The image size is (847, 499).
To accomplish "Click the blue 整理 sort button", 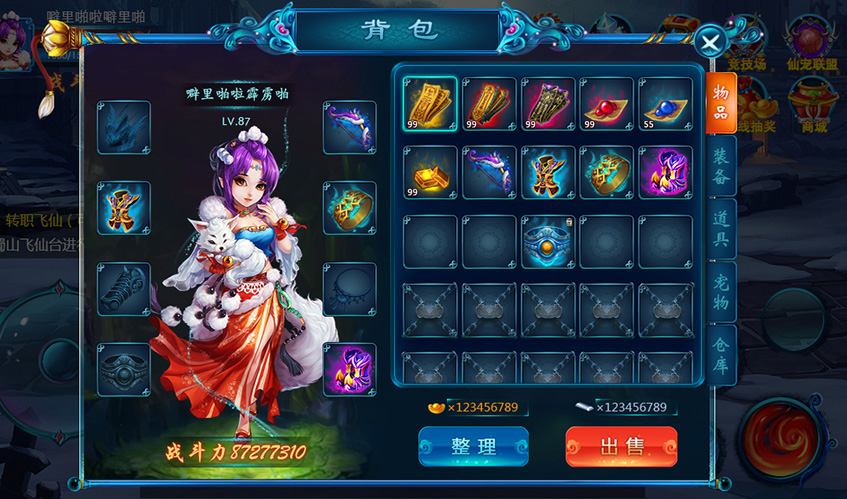I will pyautogui.click(x=473, y=447).
